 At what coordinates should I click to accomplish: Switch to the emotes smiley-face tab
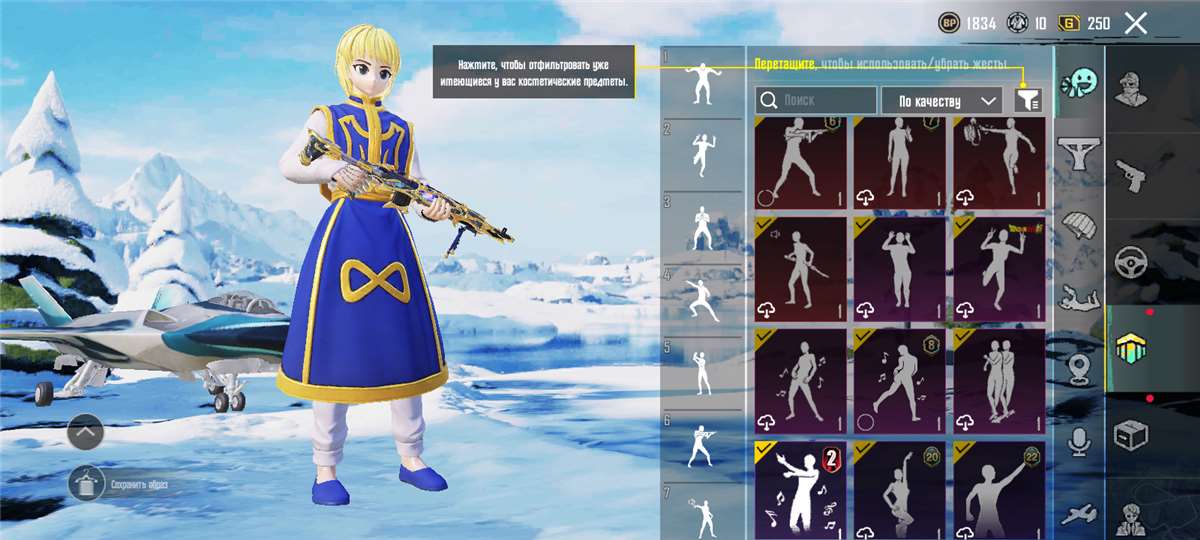point(1079,83)
